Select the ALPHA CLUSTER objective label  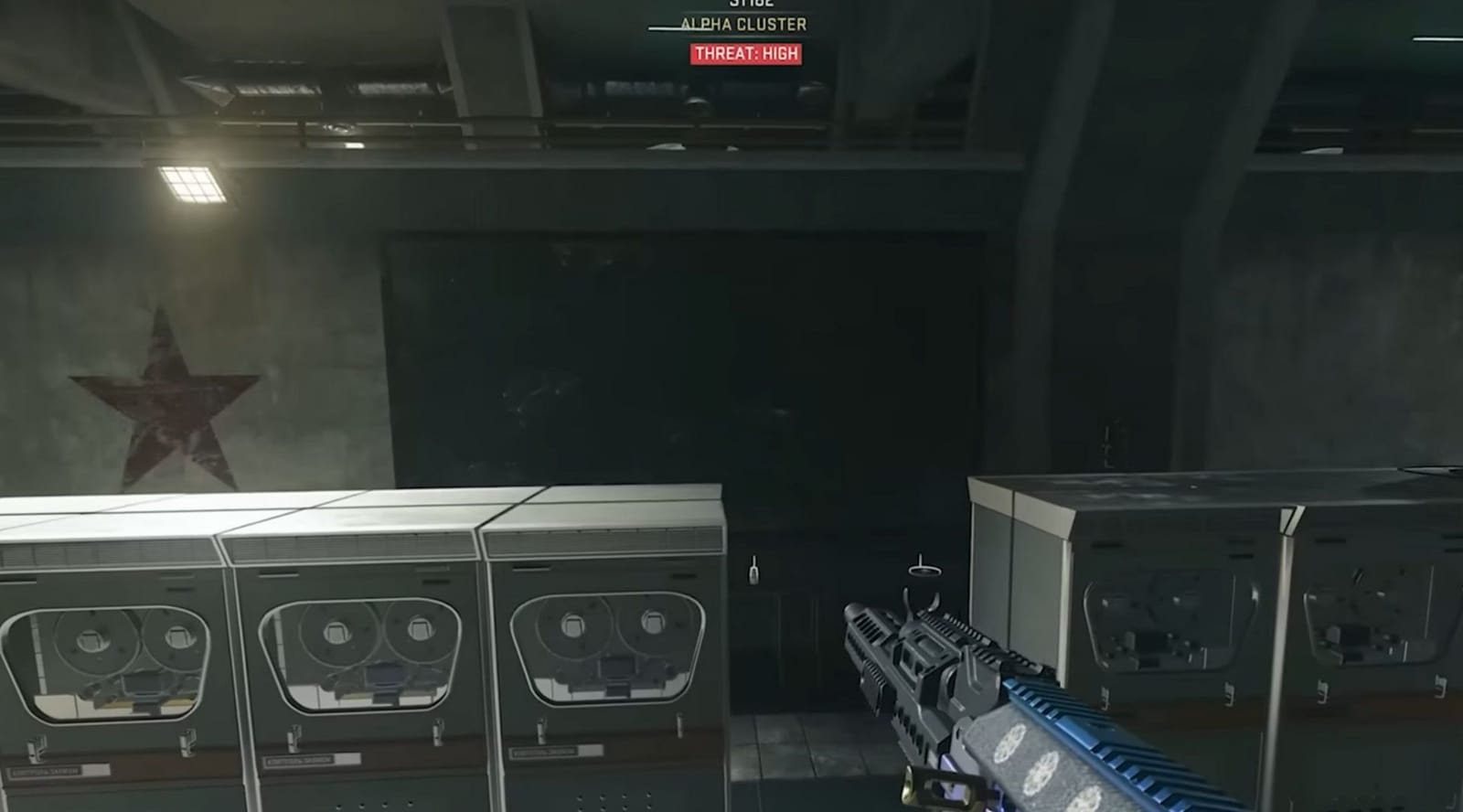point(745,23)
